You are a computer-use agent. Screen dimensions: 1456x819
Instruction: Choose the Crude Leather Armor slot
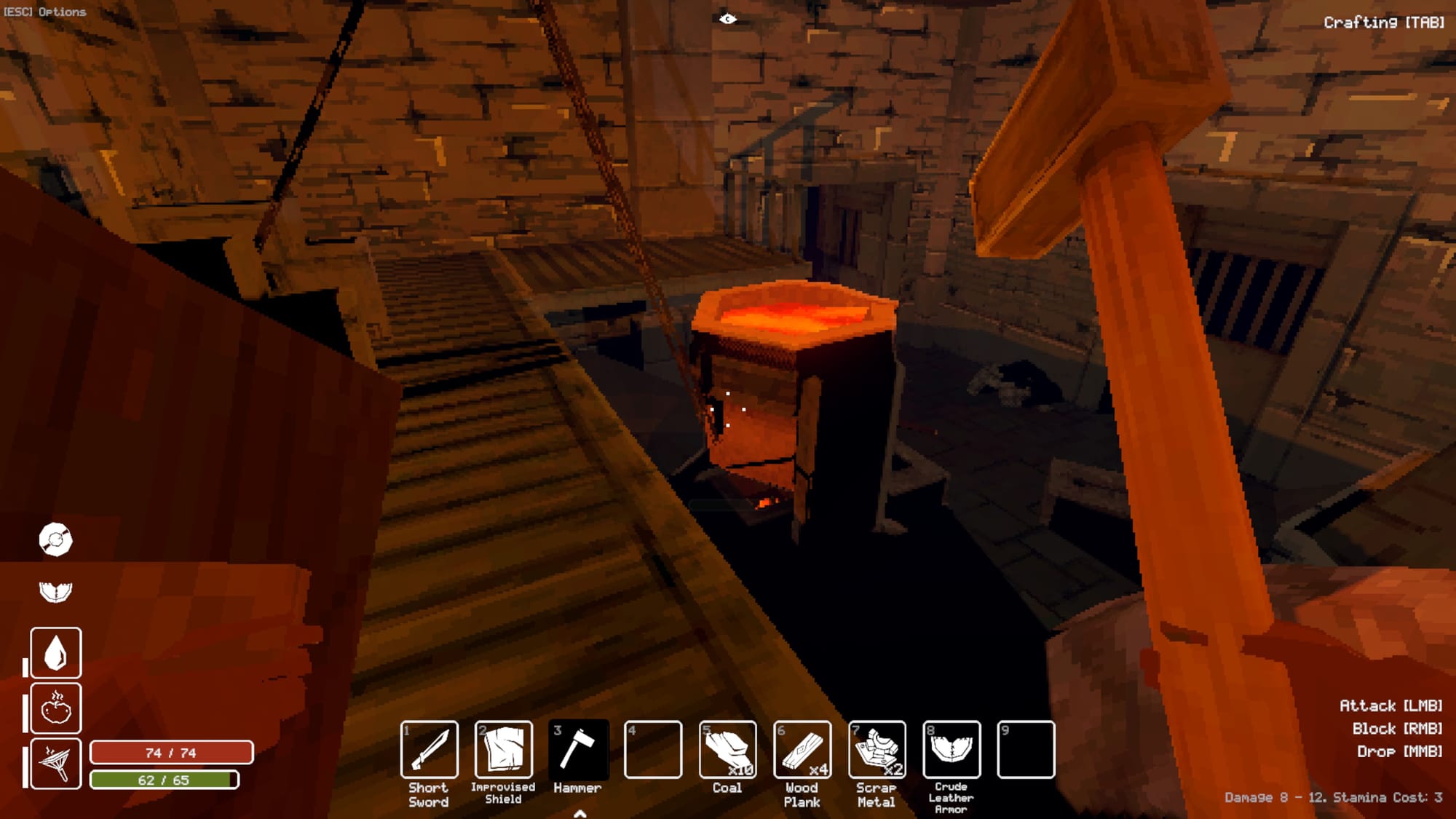951,749
